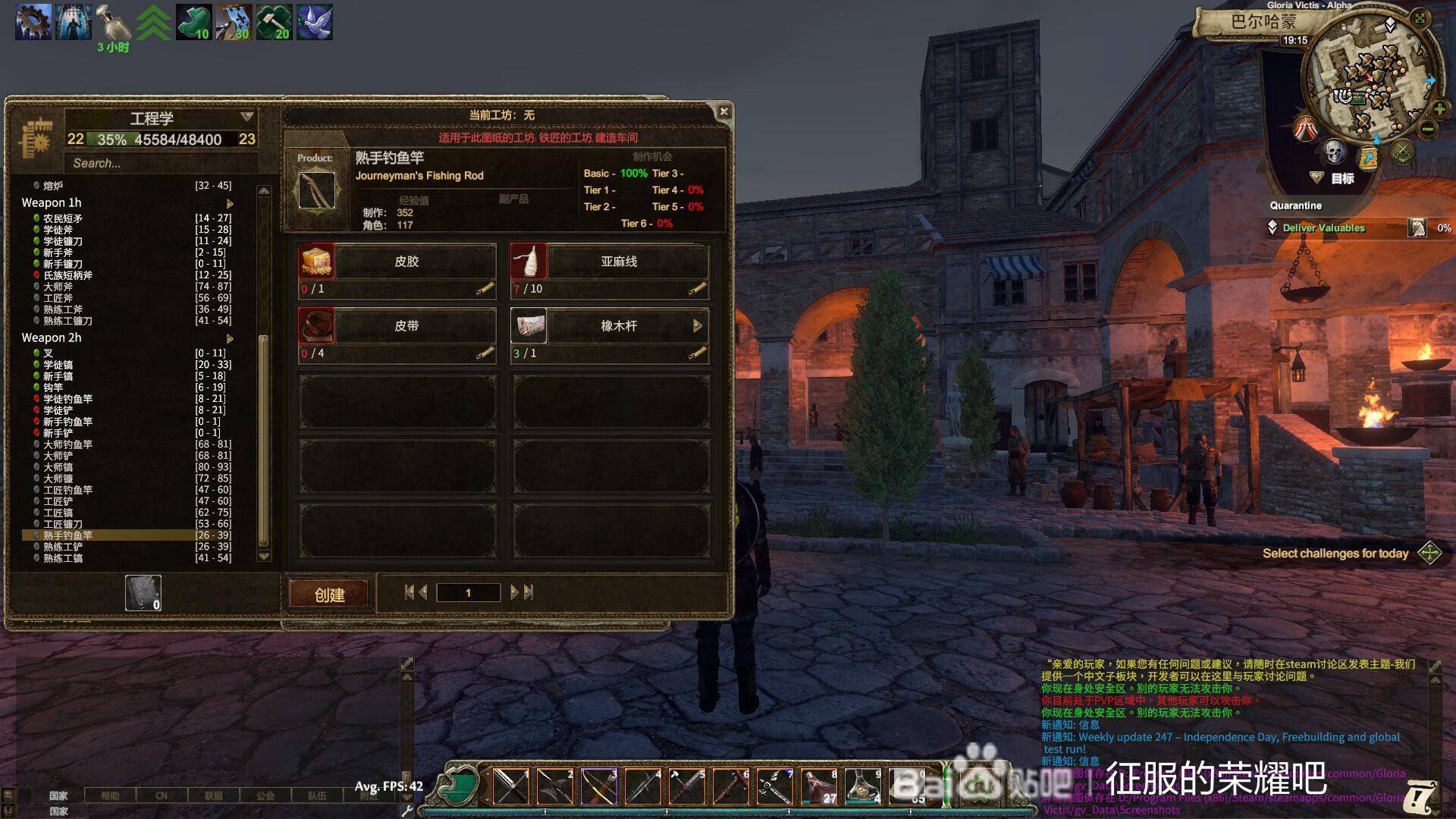This screenshot has width=1456, height=819.
Task: Click the blueprint book icon
Action: pos(143,593)
